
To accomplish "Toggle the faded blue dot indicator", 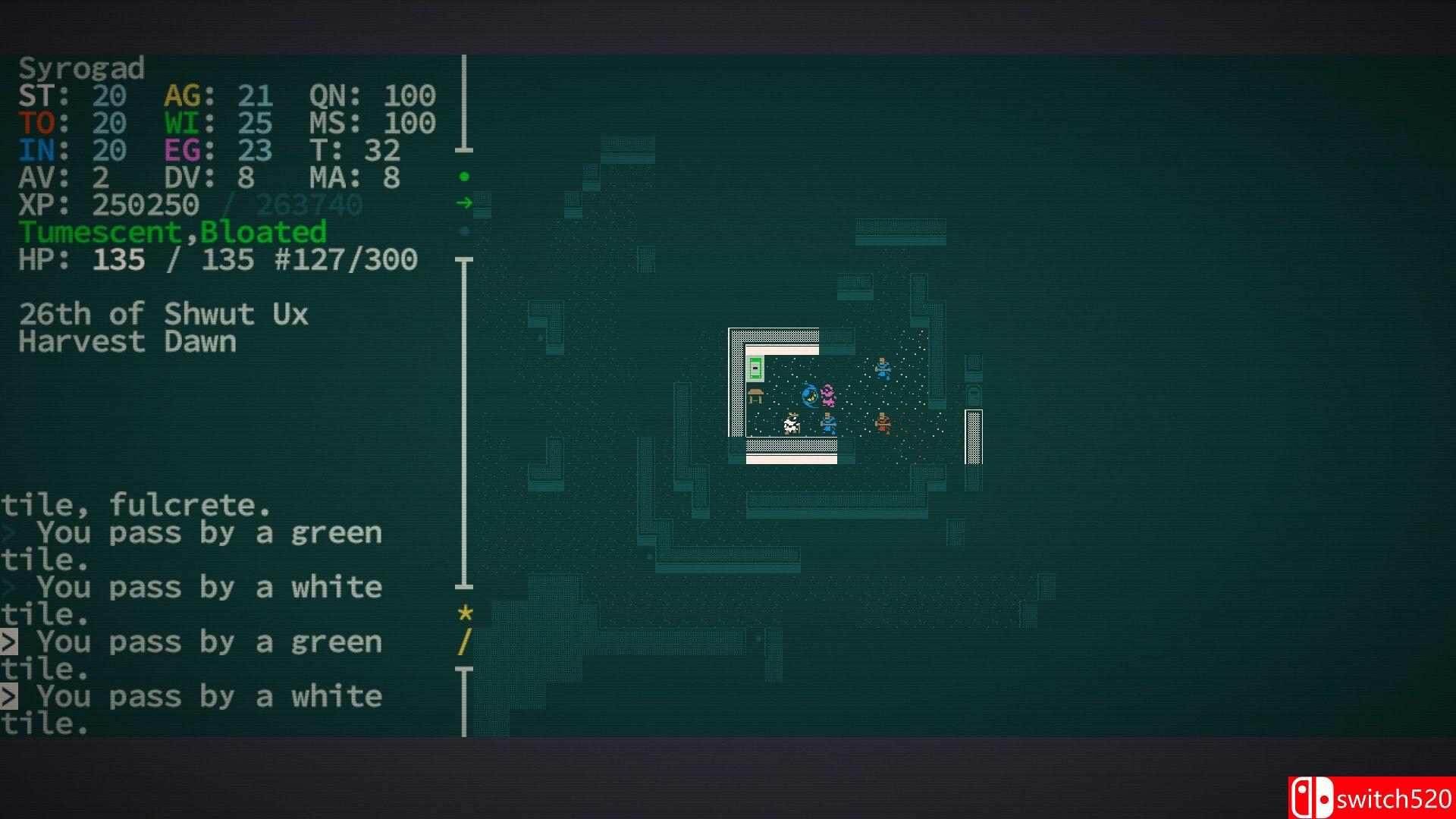I will click(x=465, y=228).
